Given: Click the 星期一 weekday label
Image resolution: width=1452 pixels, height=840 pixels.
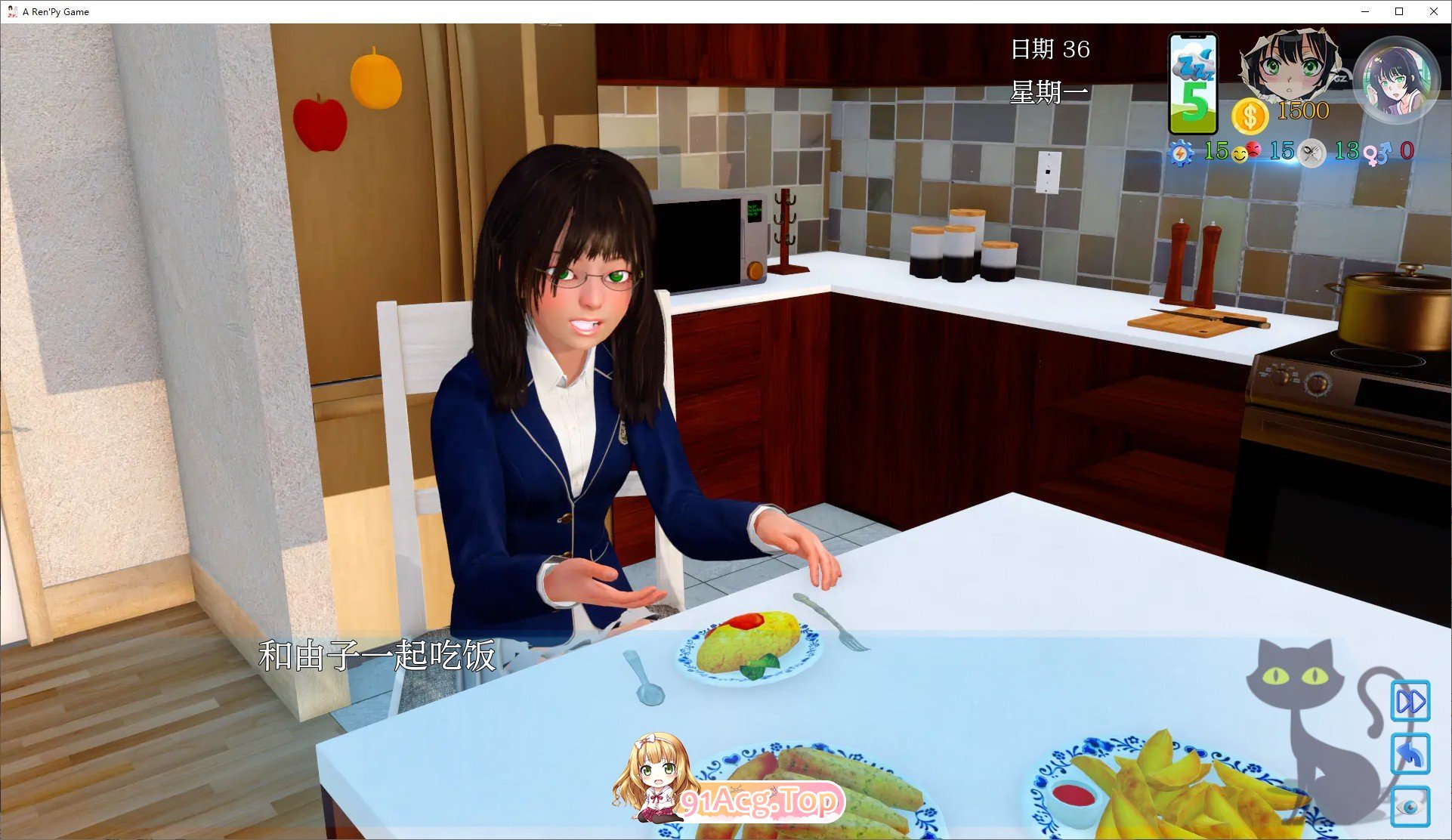Looking at the screenshot, I should point(1047,91).
